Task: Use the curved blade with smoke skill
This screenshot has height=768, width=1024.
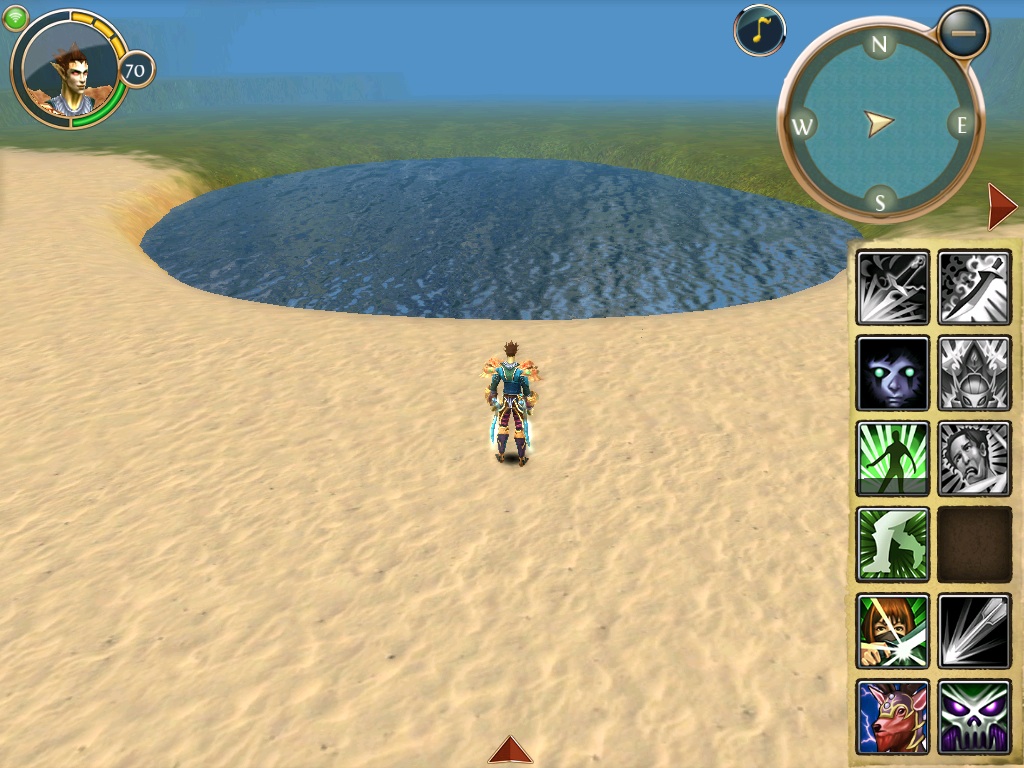Action: [x=975, y=288]
